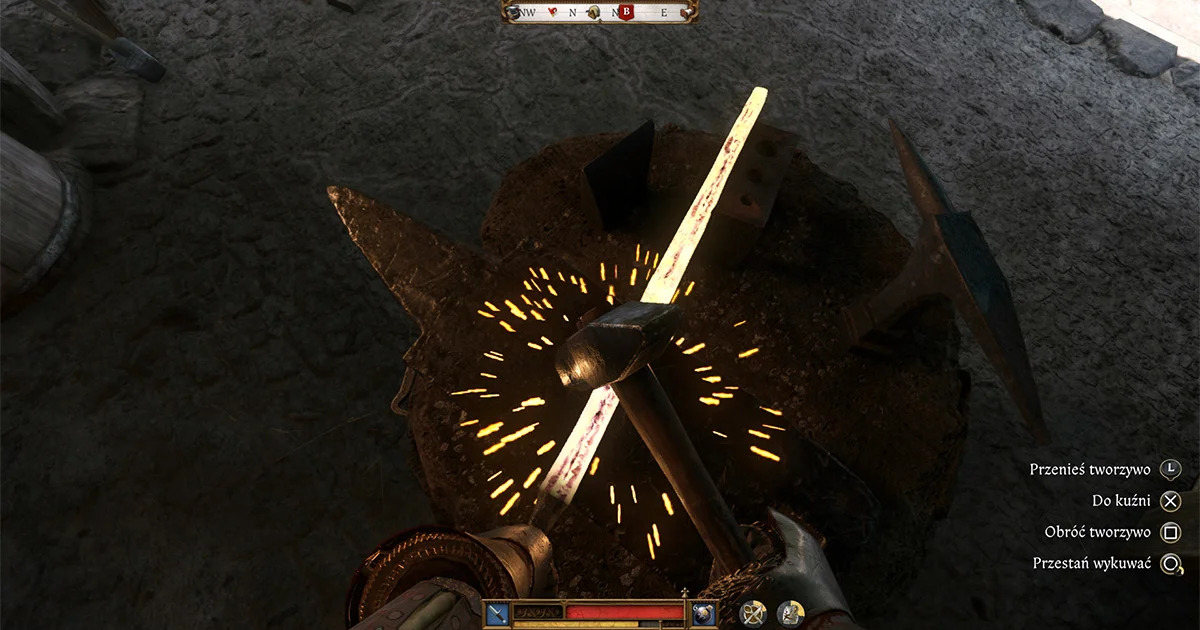Choose the Do kuźni action
Screen dimensions: 1200x630
click(1171, 501)
